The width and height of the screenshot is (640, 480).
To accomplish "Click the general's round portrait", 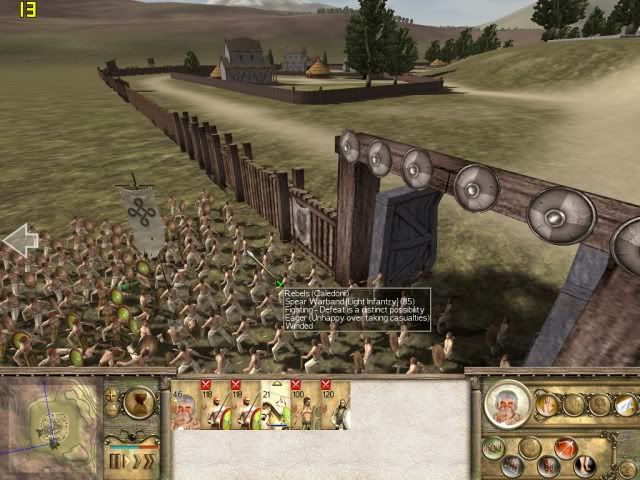I will (x=508, y=404).
